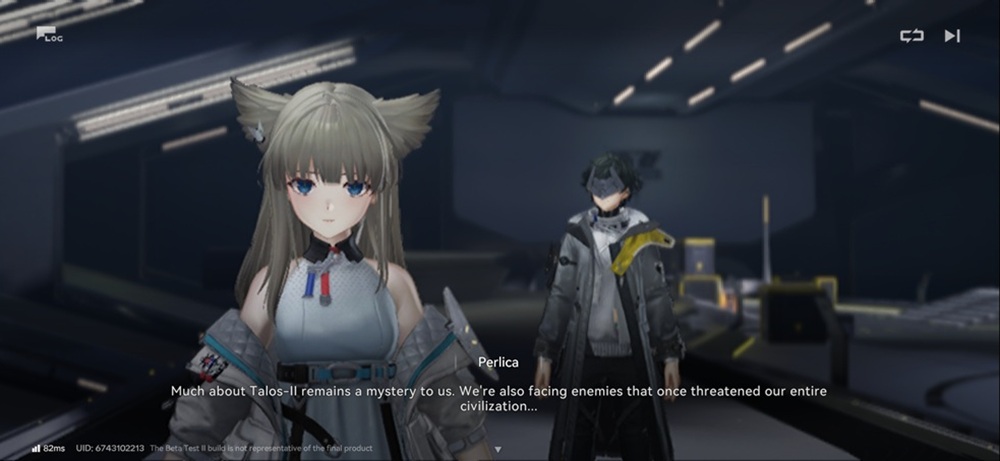
Task: Advance dialogue with the down arrow
Action: tap(499, 449)
